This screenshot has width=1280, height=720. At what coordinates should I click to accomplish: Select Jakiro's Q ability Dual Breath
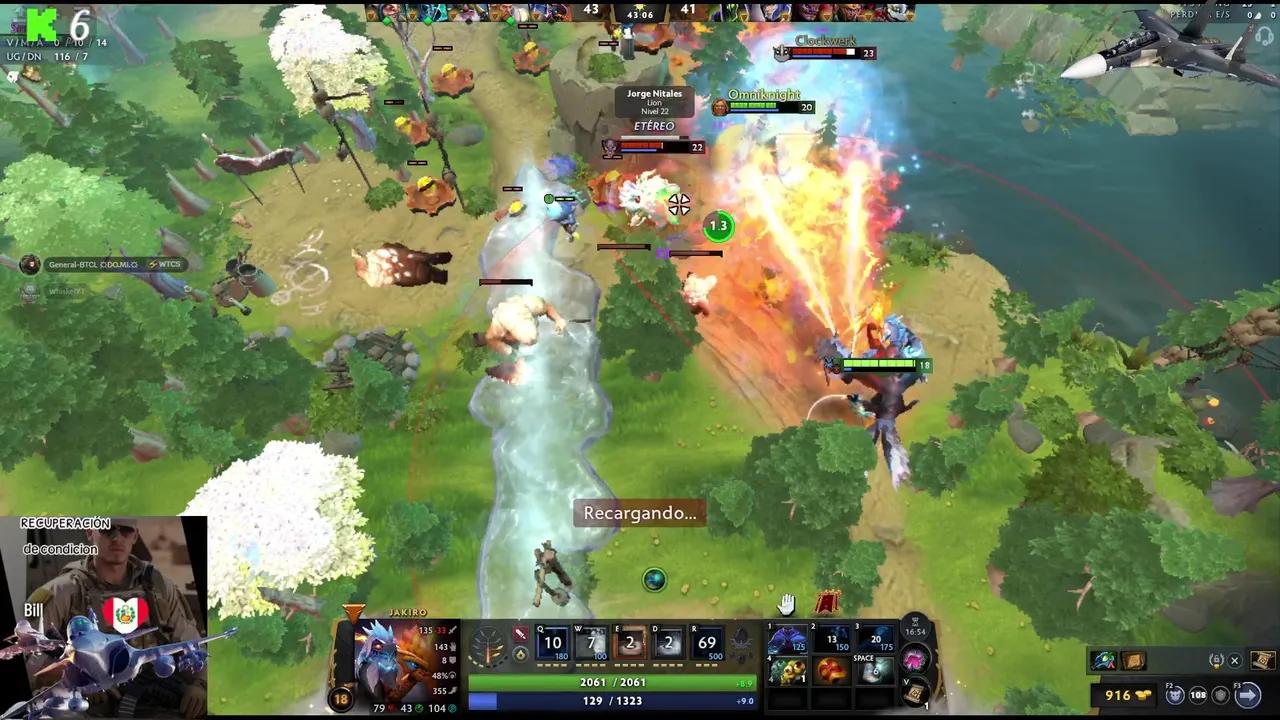click(x=552, y=641)
